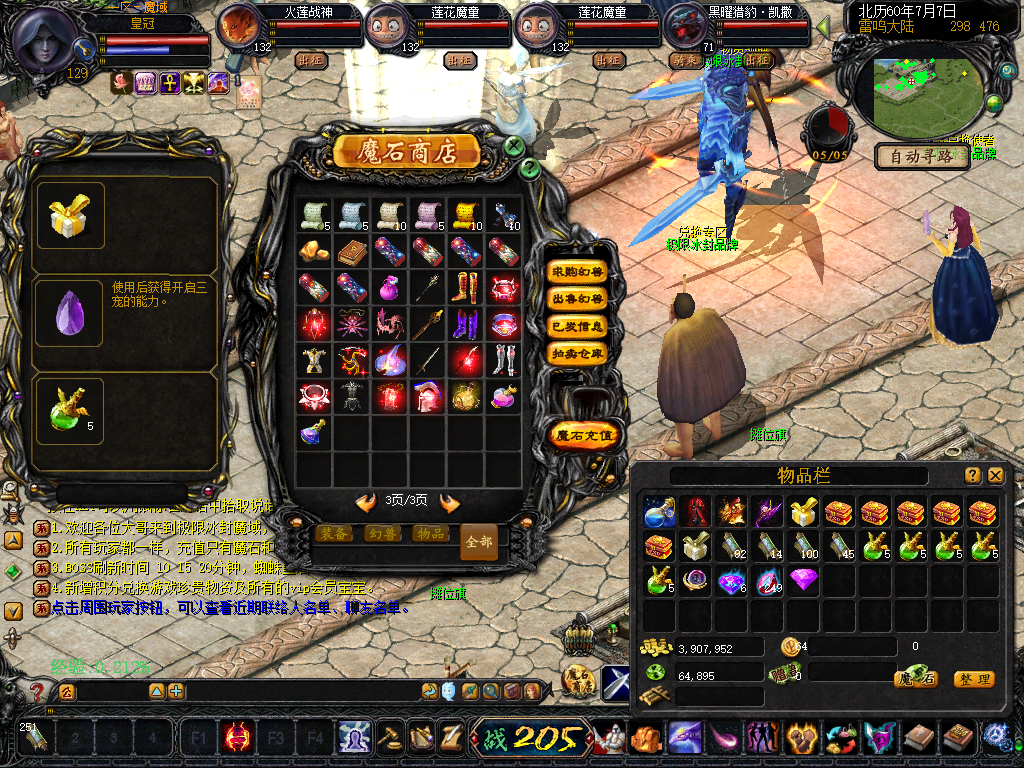Switch to the 装备 shop tab
1024x768 pixels.
(x=334, y=534)
